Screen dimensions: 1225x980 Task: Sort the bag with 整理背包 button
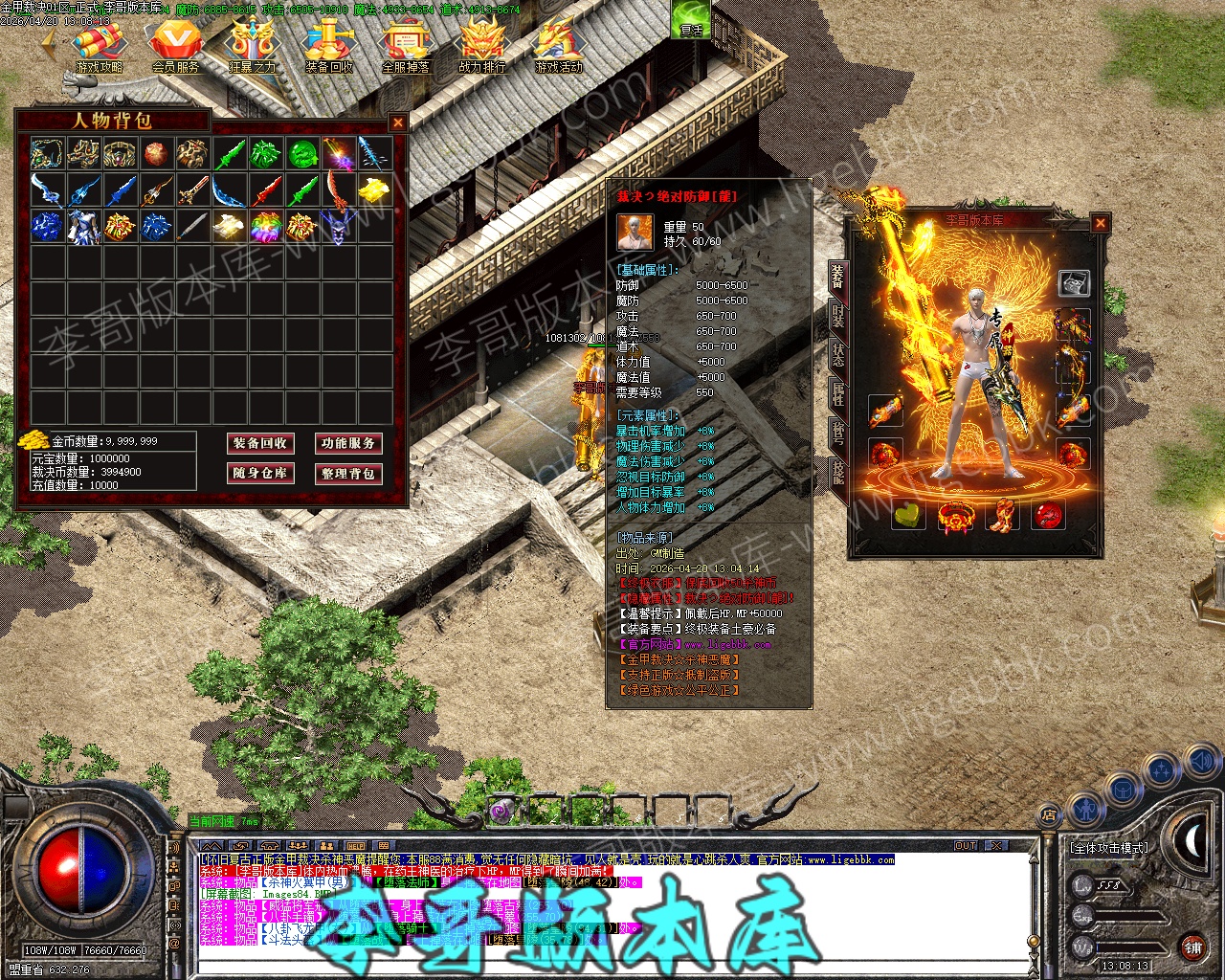(x=348, y=473)
